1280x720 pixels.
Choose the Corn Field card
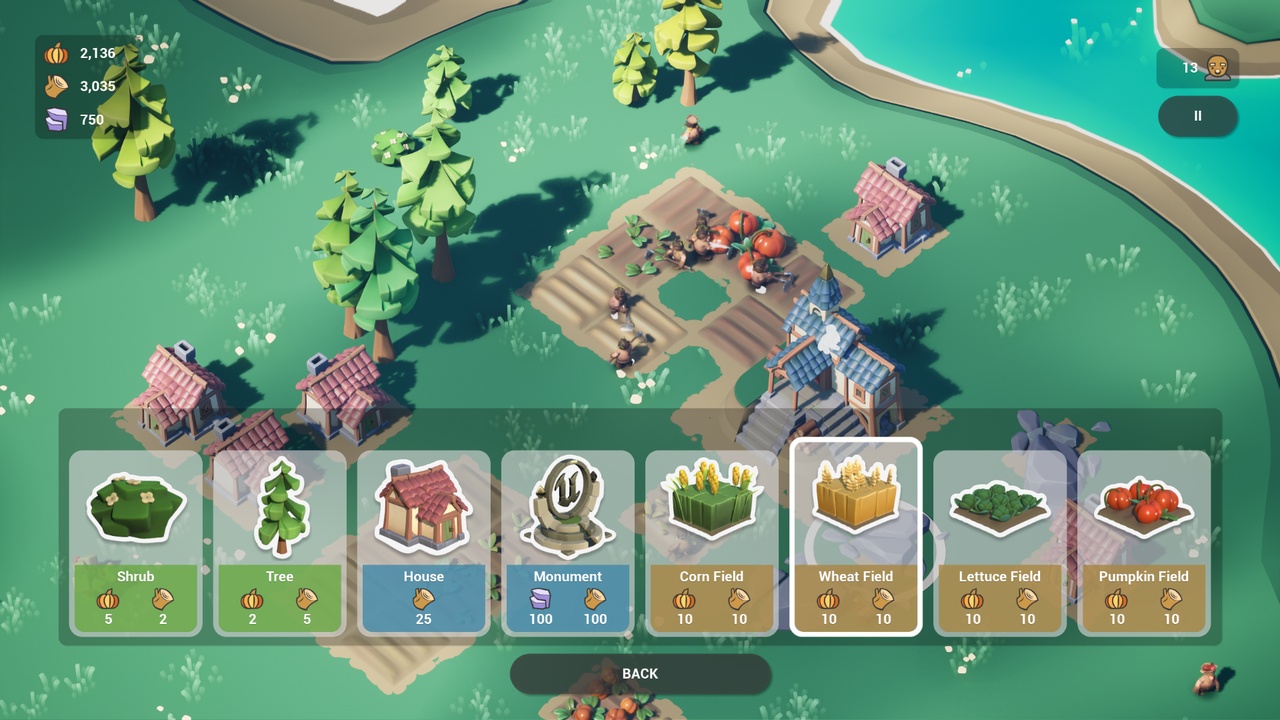pos(711,542)
